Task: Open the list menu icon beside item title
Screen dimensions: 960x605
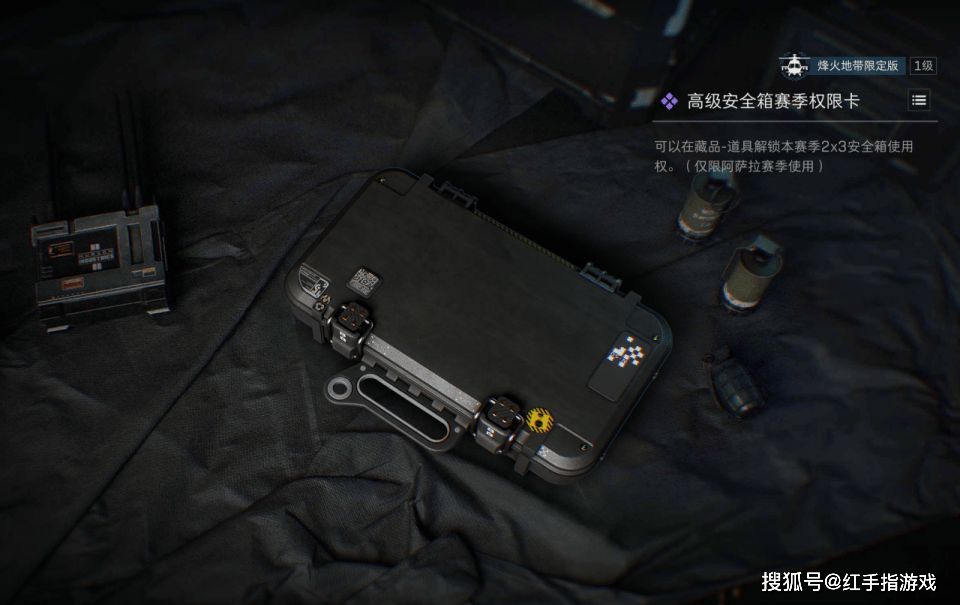Action: point(919,100)
